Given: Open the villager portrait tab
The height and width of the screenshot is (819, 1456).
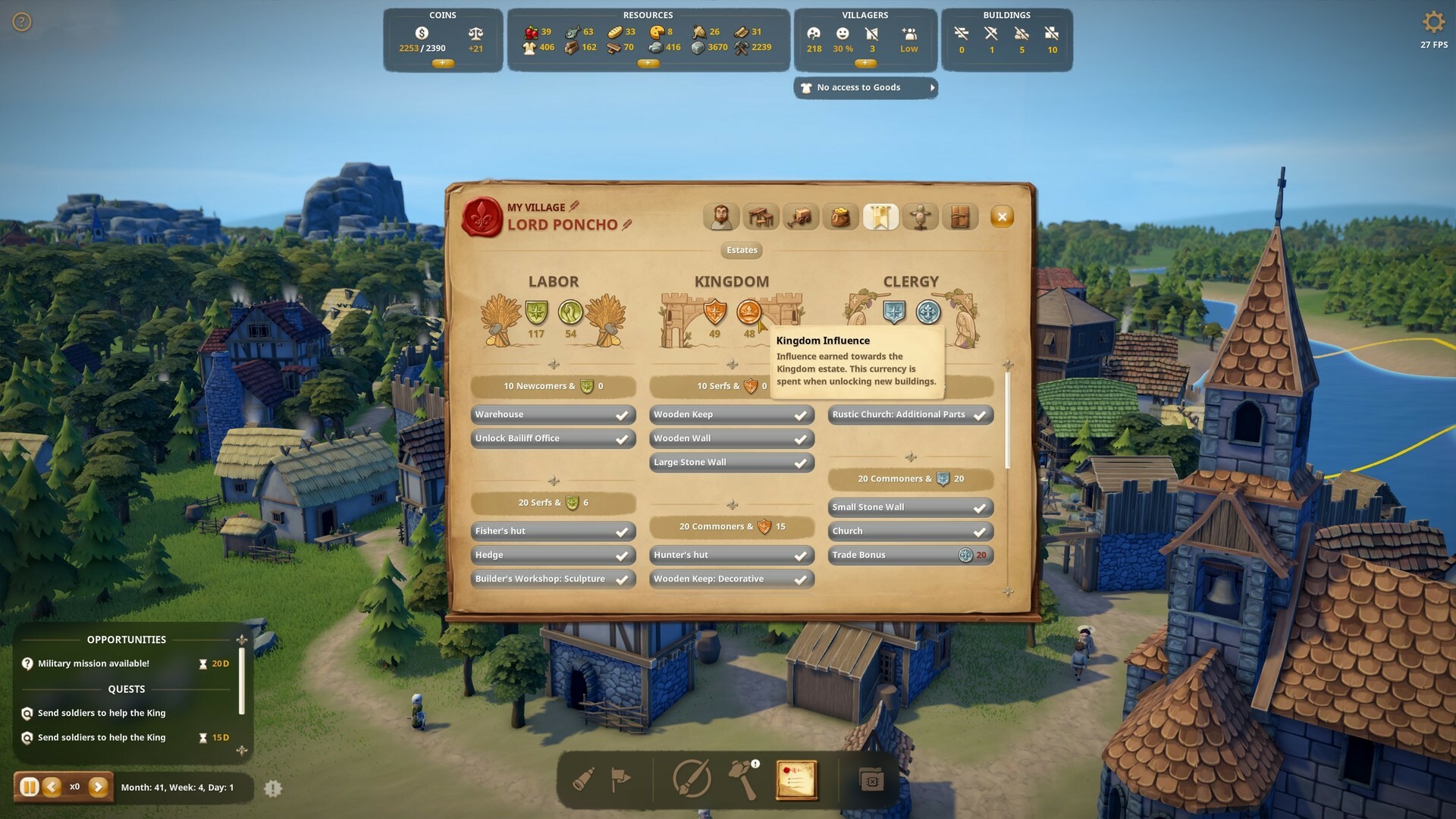Looking at the screenshot, I should pos(721,216).
